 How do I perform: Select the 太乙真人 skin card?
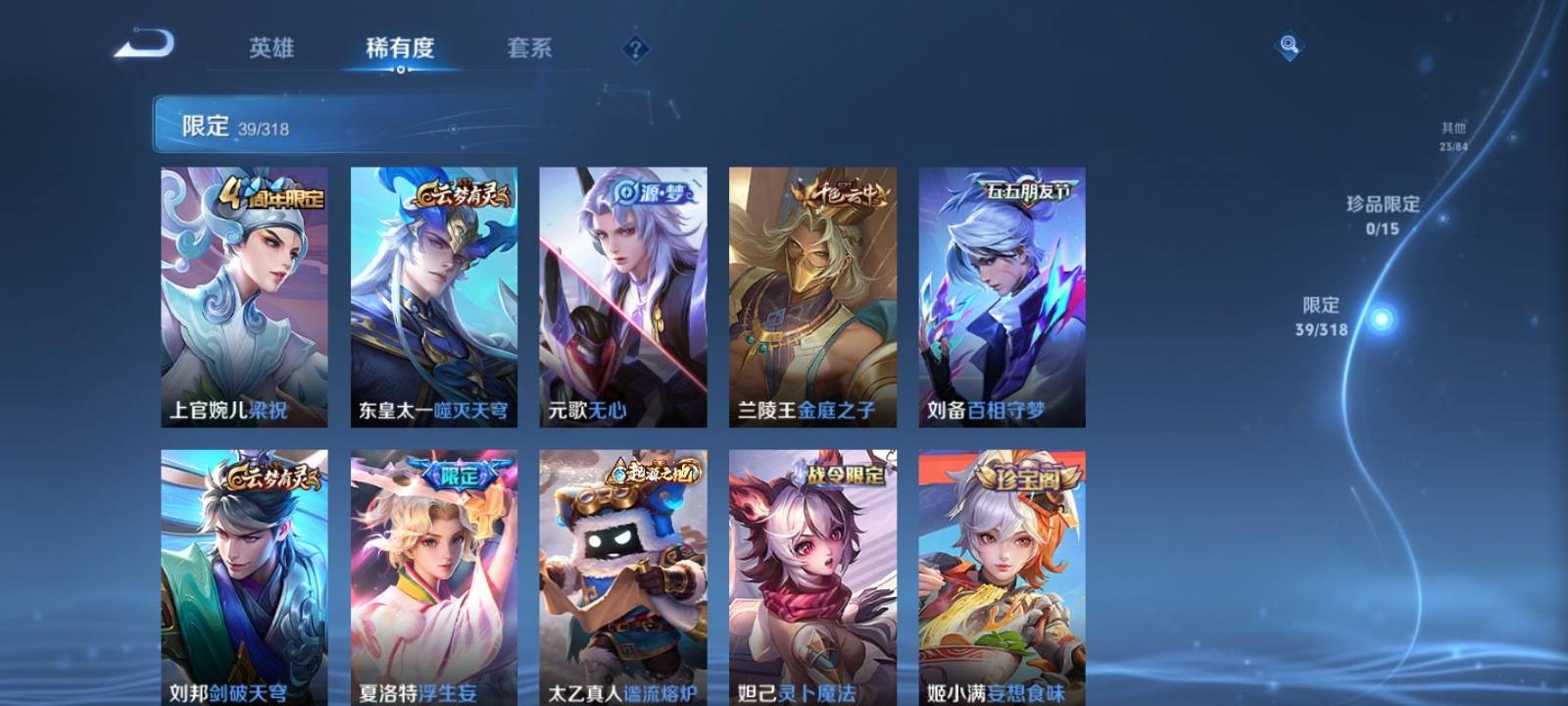pos(622,579)
